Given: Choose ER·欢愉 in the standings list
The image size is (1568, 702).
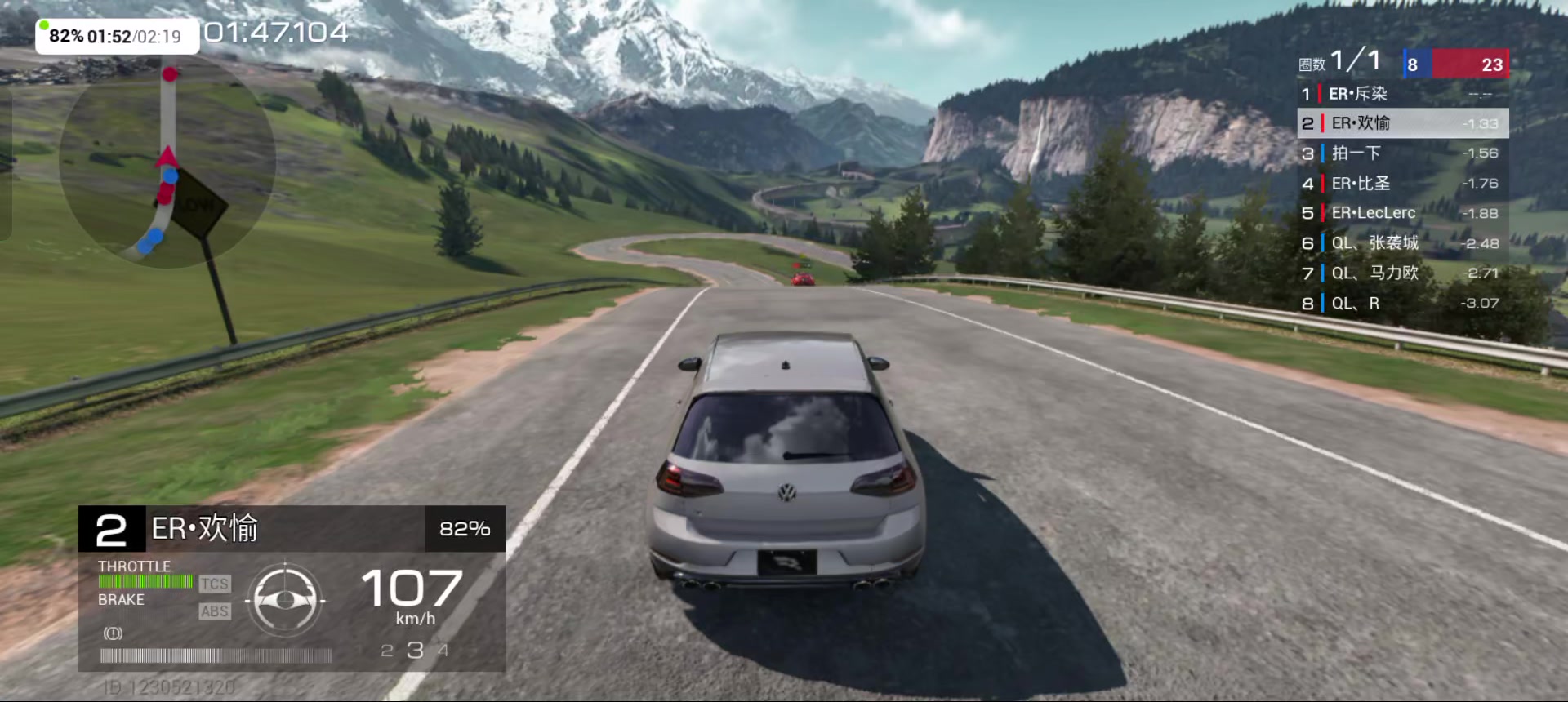Looking at the screenshot, I should (x=1401, y=123).
